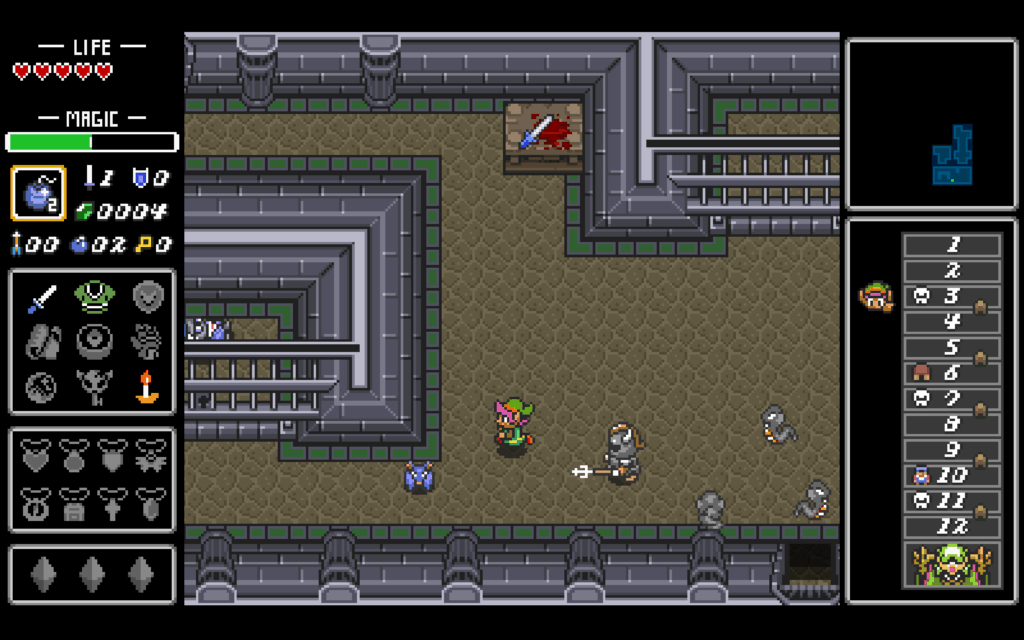Select the green tunic equipment icon
1024x640 pixels.
pyautogui.click(x=93, y=297)
